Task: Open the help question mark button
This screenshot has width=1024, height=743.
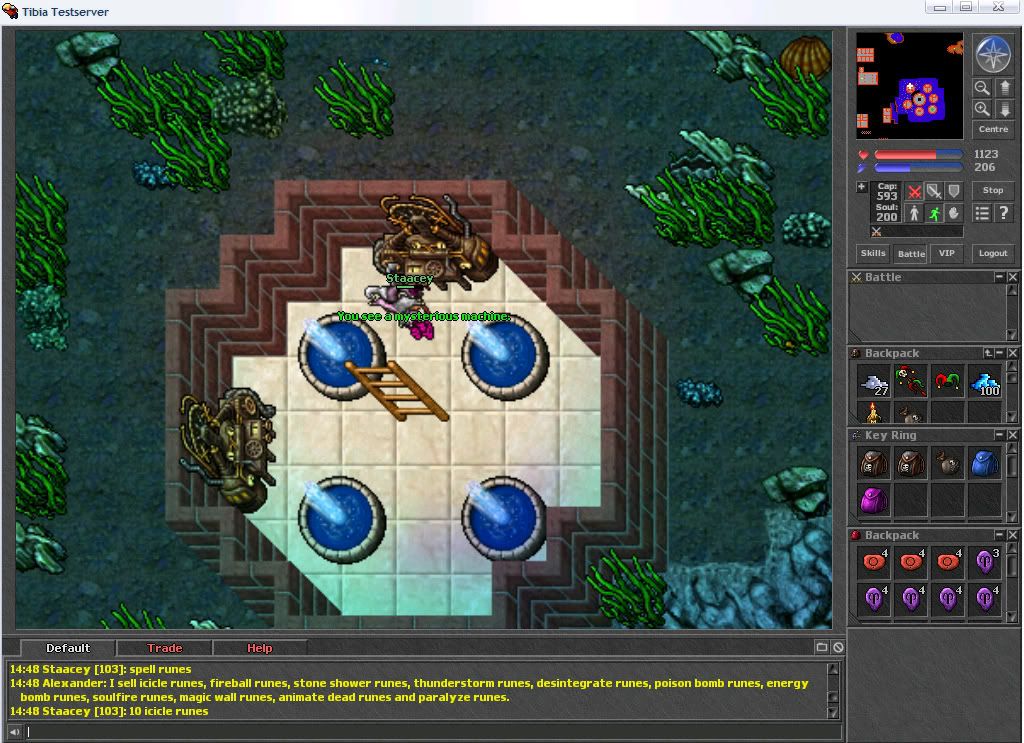Action: [1003, 213]
